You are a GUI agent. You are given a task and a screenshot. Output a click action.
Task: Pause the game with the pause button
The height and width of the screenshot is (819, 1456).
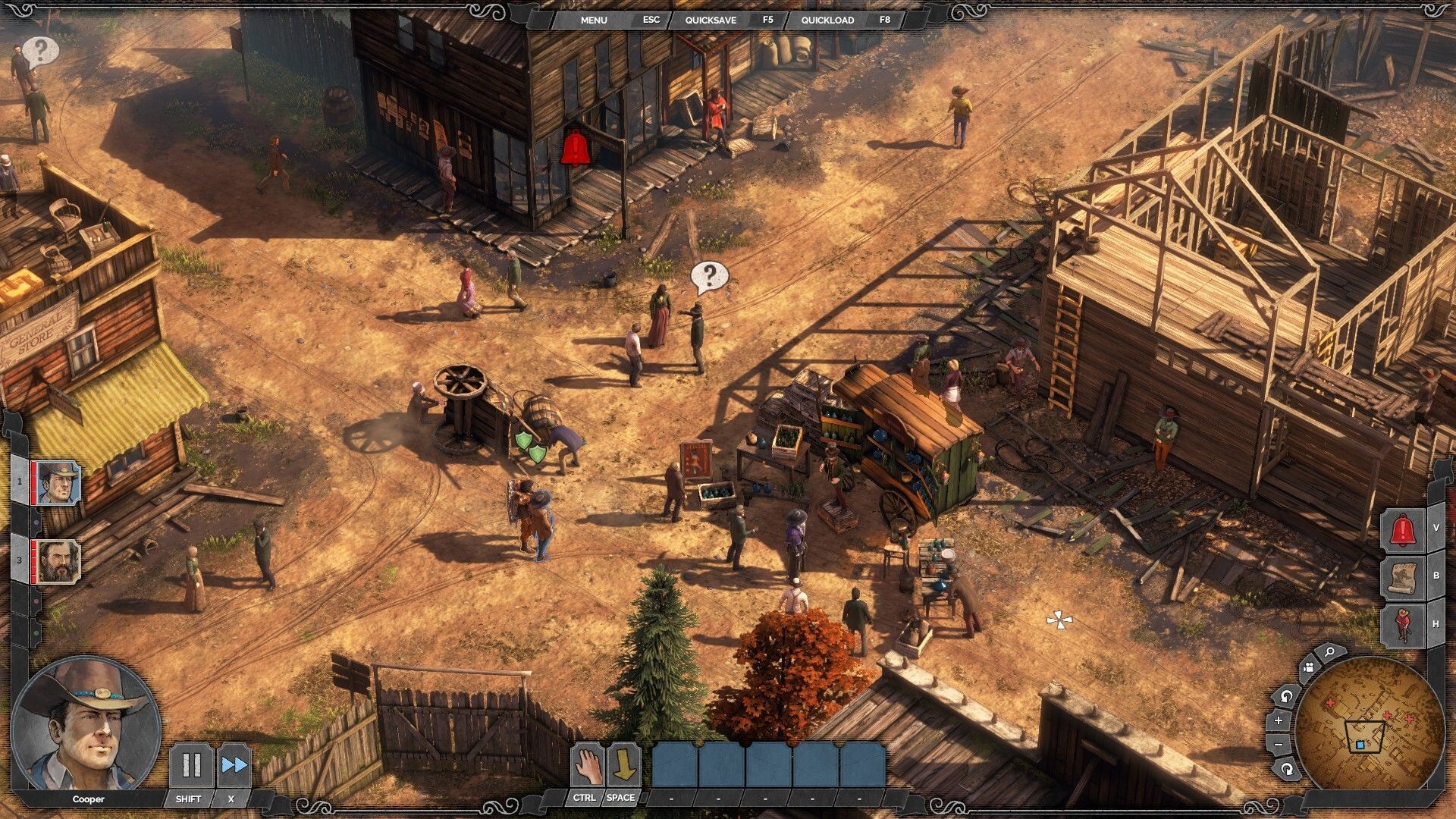point(191,765)
